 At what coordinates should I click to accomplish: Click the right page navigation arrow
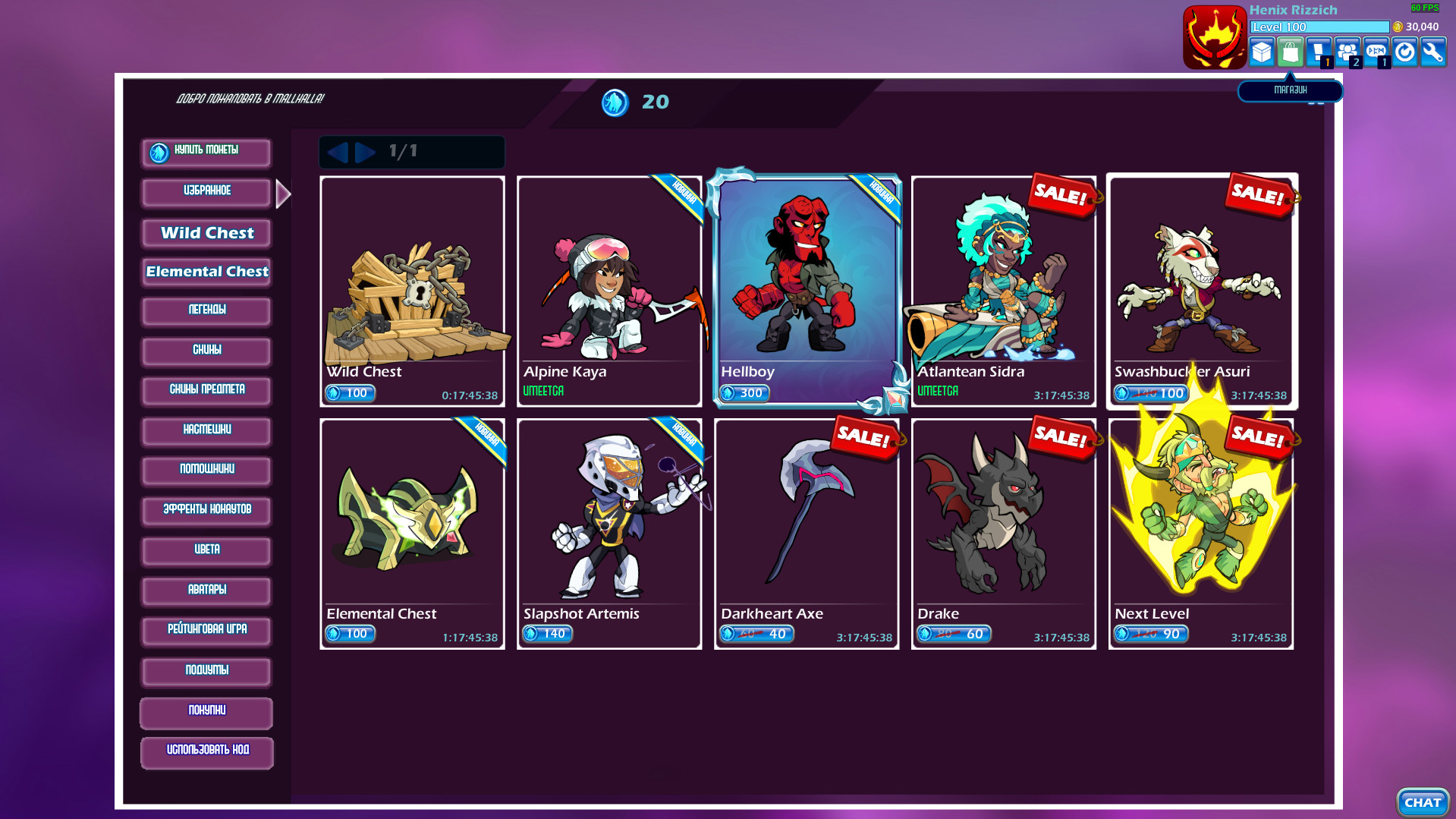pyautogui.click(x=366, y=152)
